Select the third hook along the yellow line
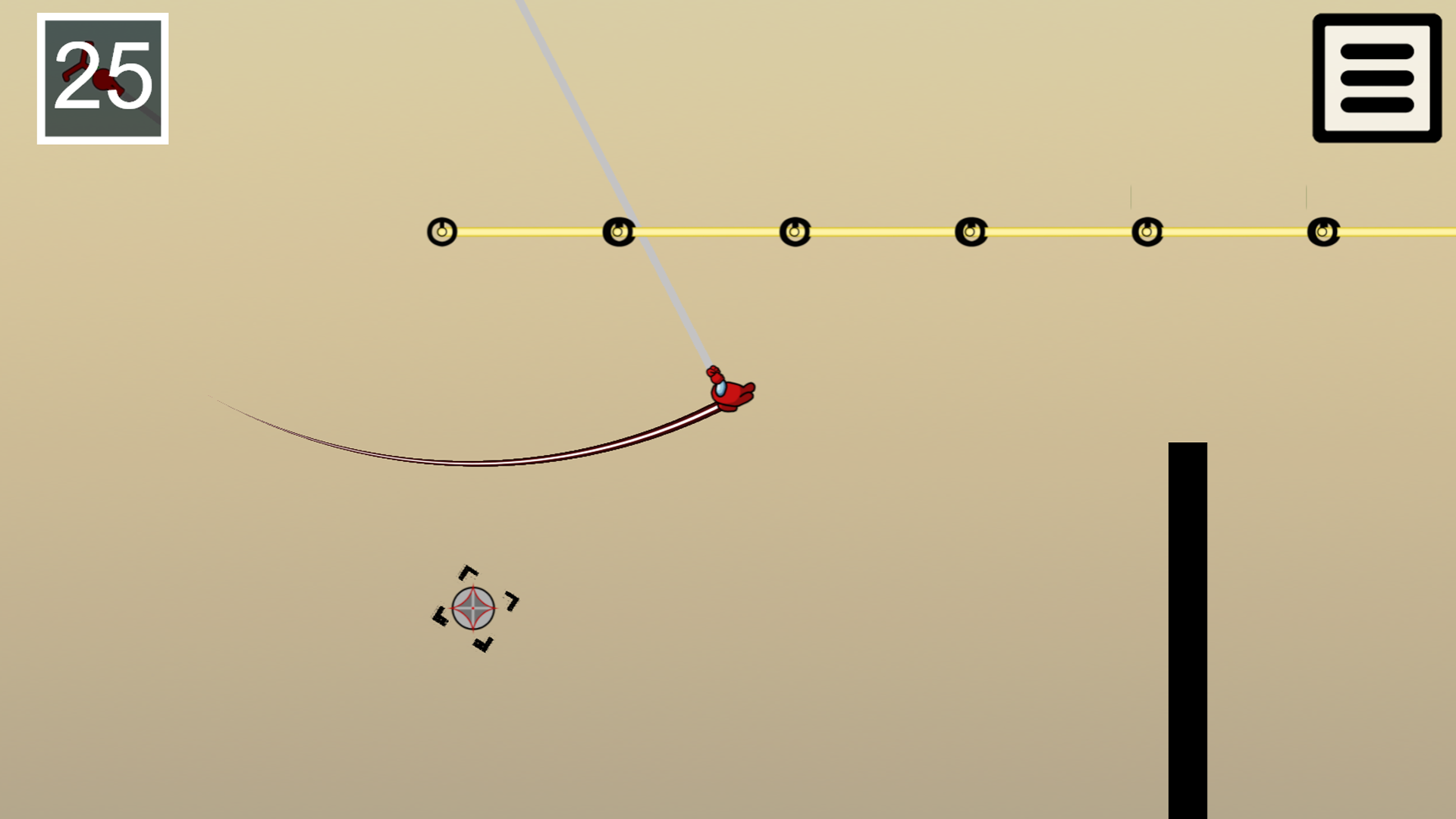Viewport: 1456px width, 819px height. click(795, 230)
